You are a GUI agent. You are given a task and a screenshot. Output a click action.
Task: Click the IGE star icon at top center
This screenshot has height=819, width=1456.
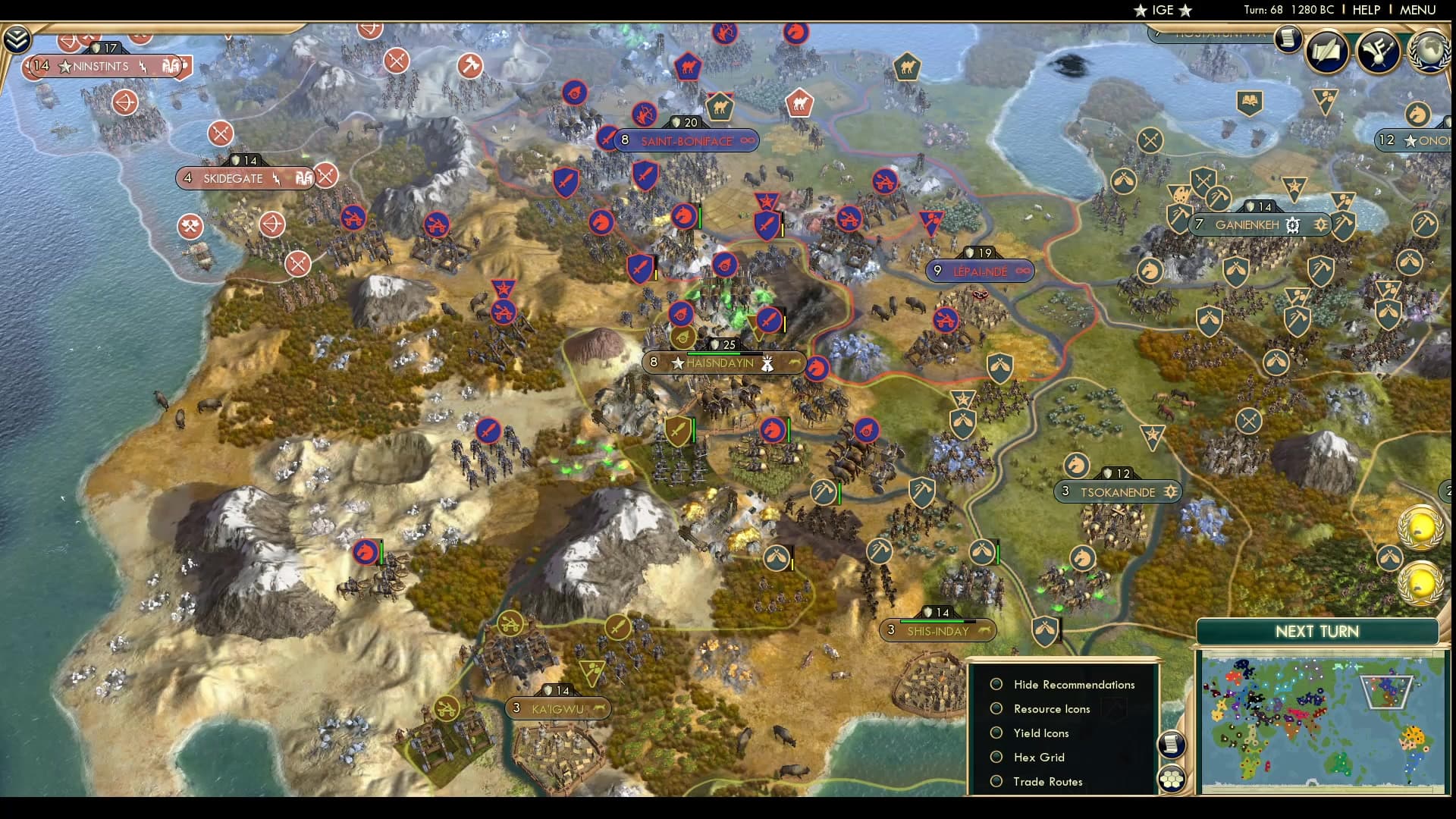pyautogui.click(x=1140, y=11)
